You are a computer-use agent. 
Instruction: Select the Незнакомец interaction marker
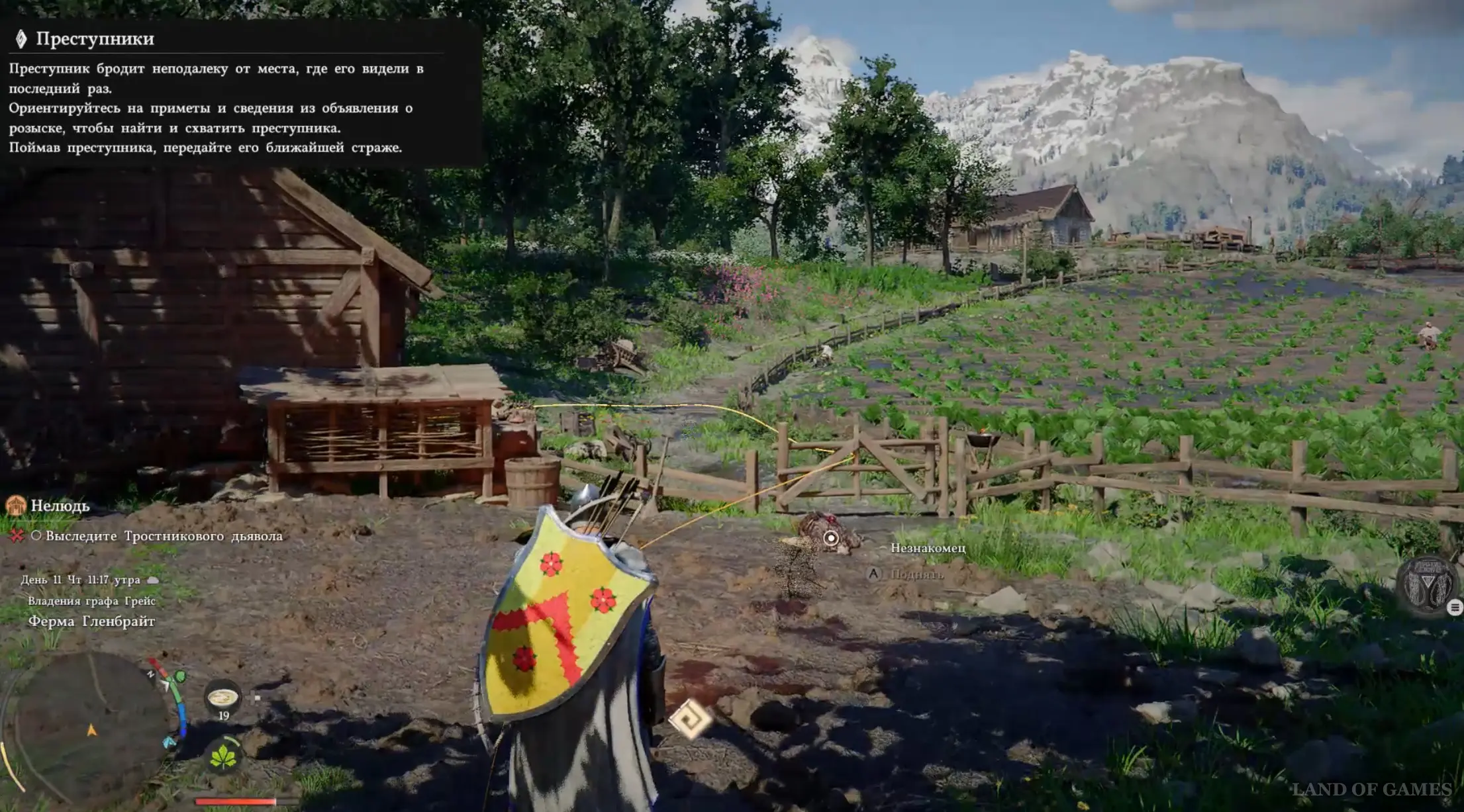tap(830, 539)
